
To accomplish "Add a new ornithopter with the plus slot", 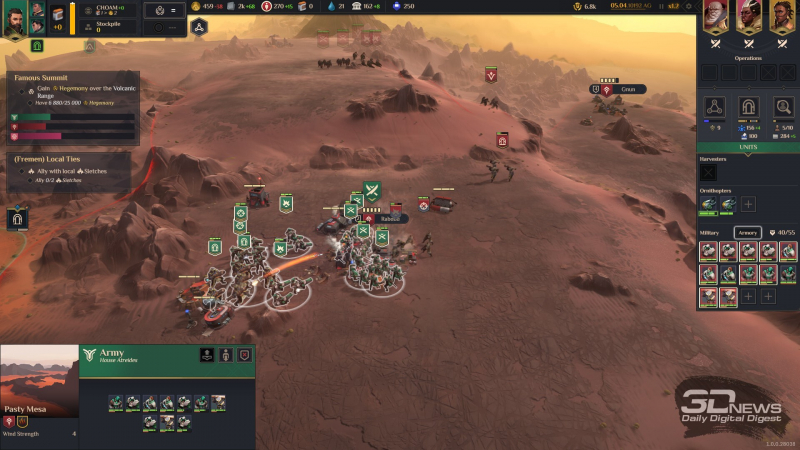I will tap(748, 204).
